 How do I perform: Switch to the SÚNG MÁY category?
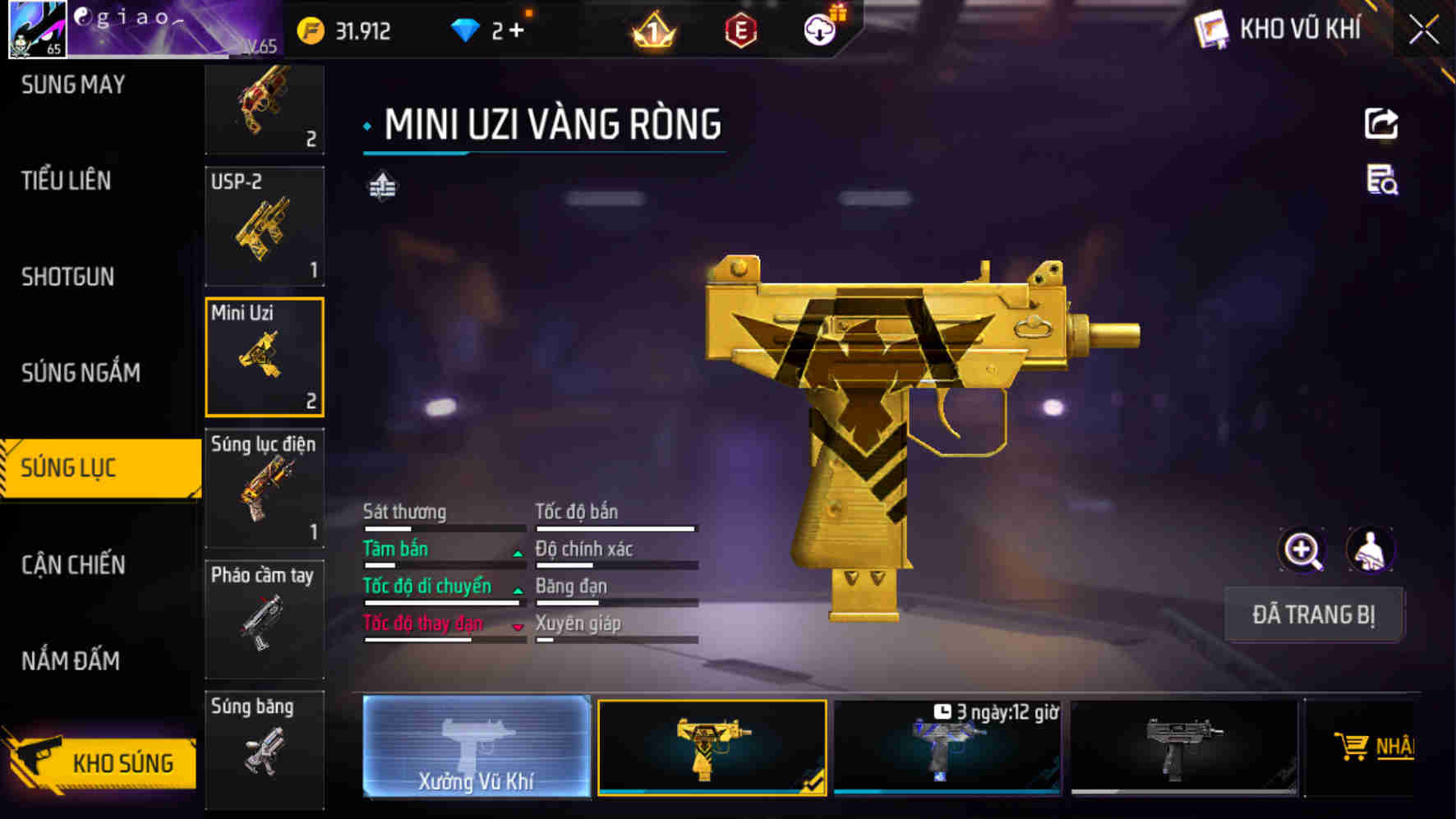coord(74,85)
